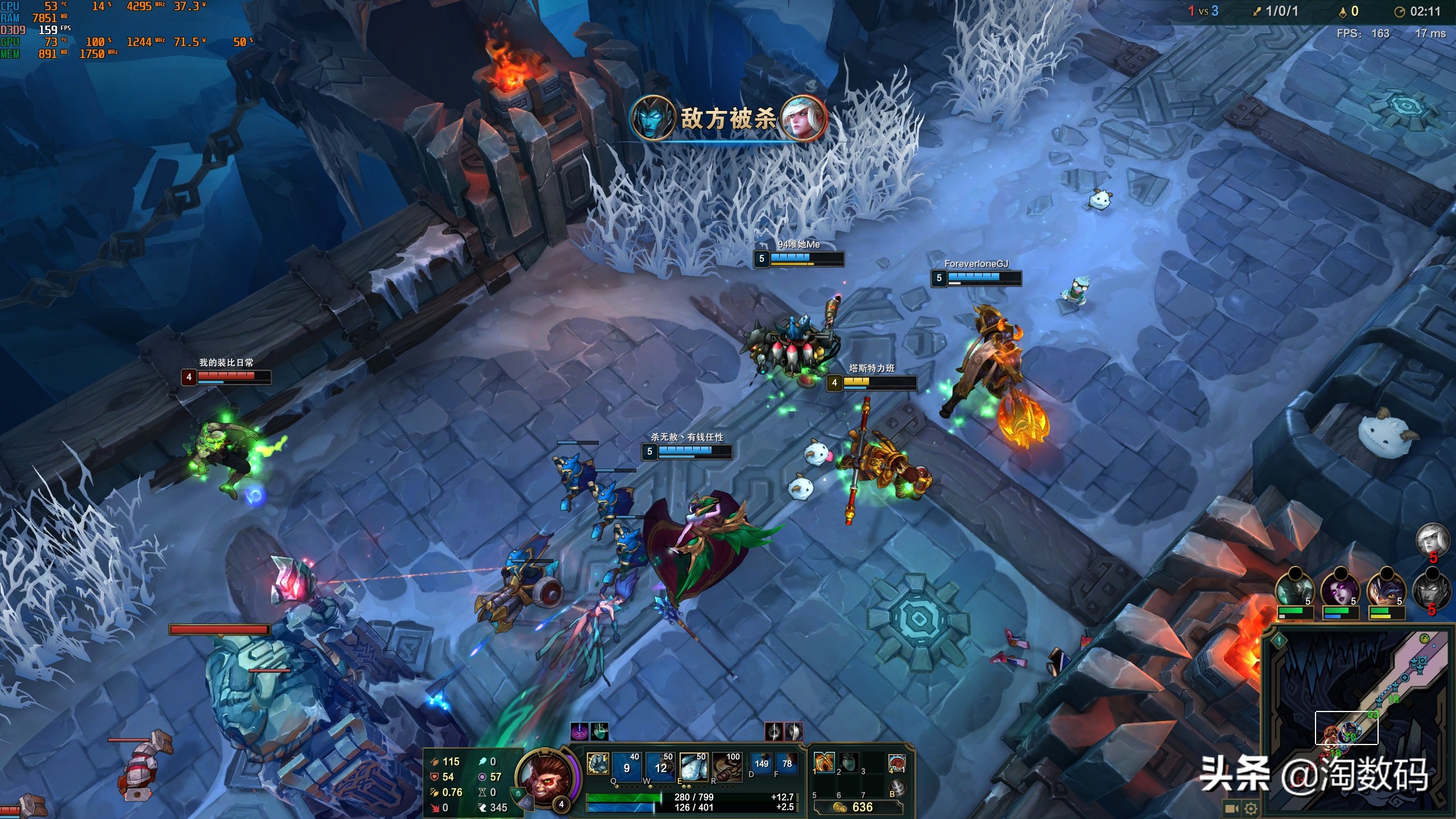
Task: Activate the recall button marked B
Action: point(896,788)
